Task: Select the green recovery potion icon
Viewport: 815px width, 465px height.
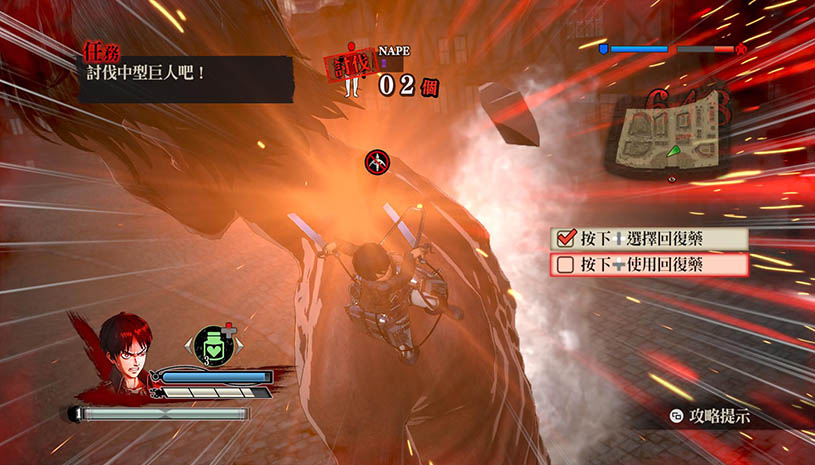Action: click(213, 344)
